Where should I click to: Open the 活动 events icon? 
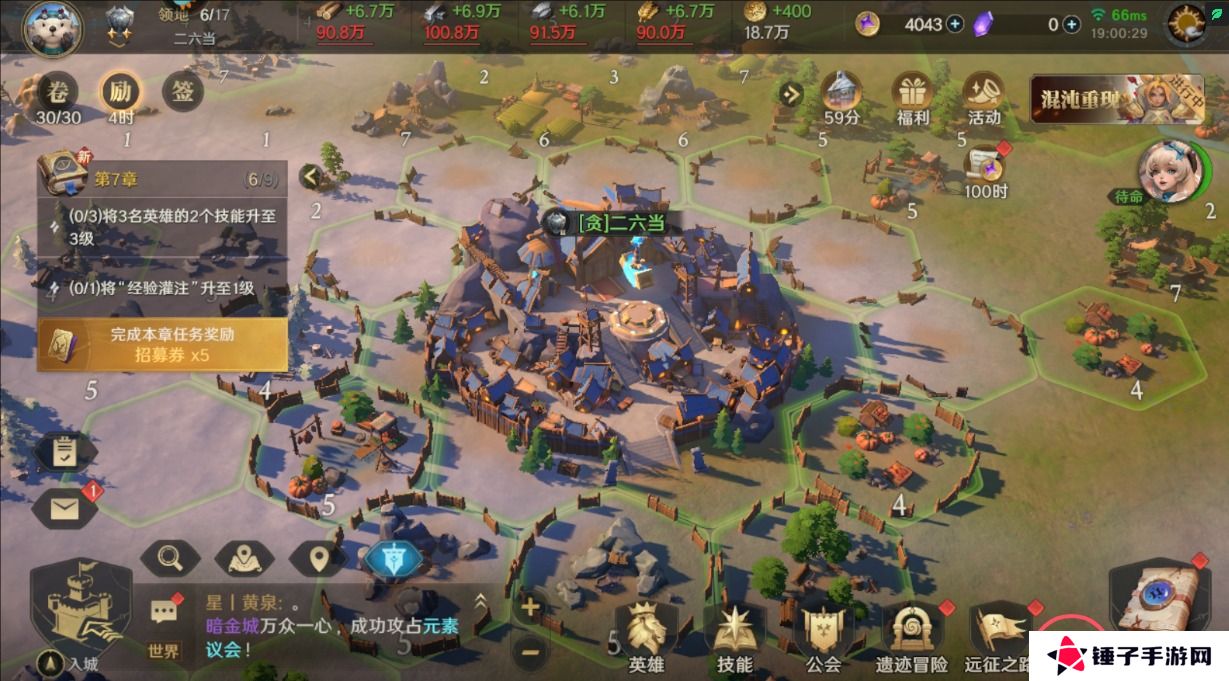click(x=984, y=98)
